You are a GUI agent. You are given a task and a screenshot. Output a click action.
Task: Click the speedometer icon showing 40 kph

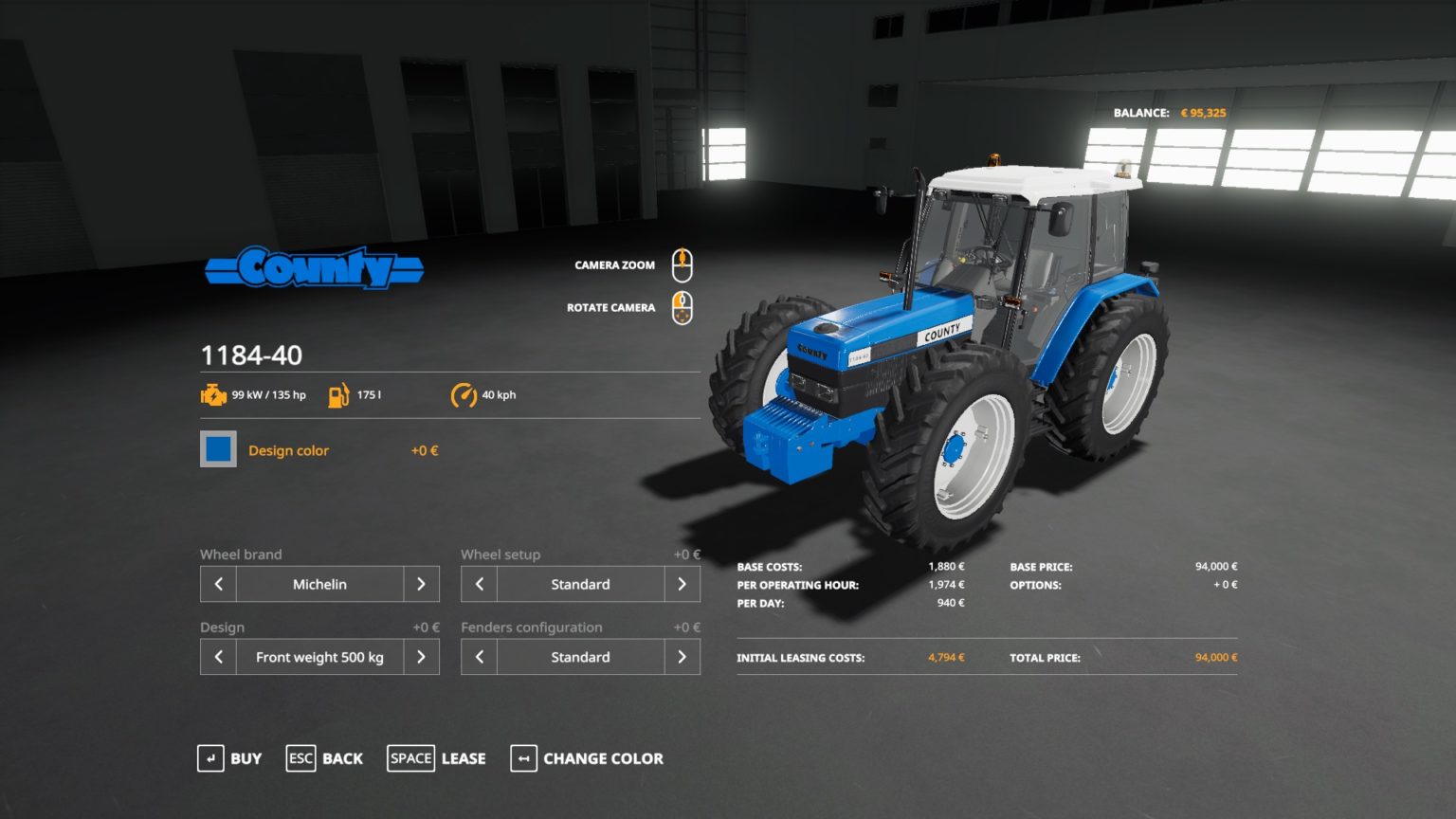(463, 393)
